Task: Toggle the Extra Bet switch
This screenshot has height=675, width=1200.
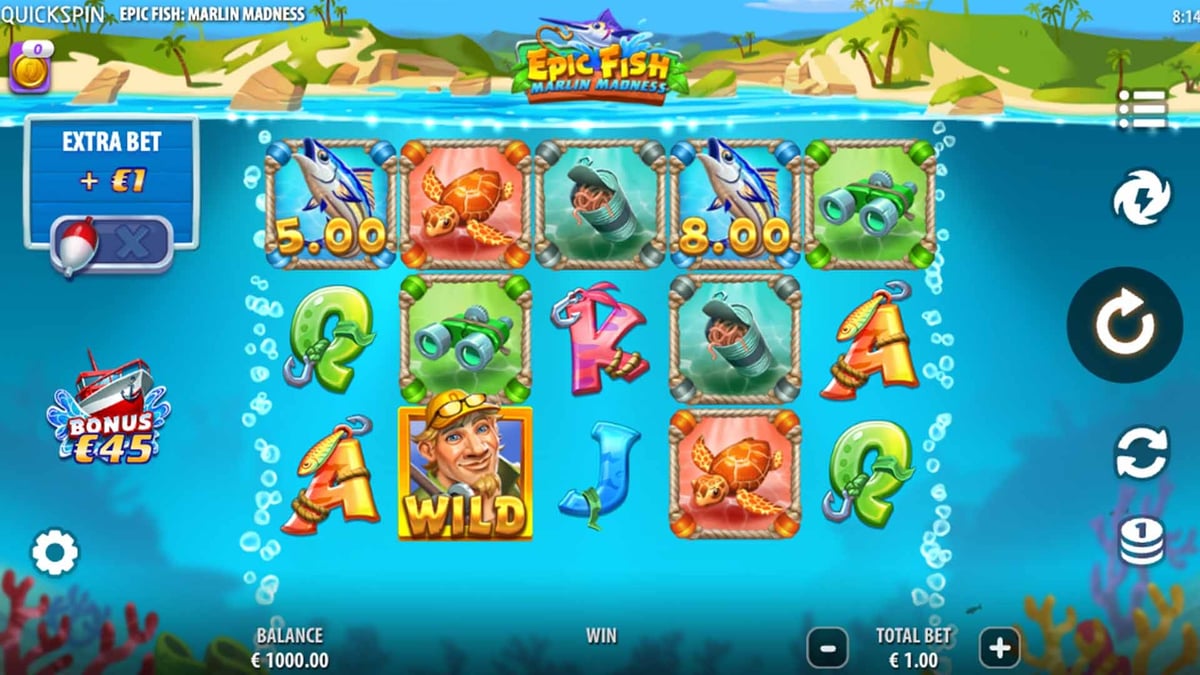Action: click(112, 245)
